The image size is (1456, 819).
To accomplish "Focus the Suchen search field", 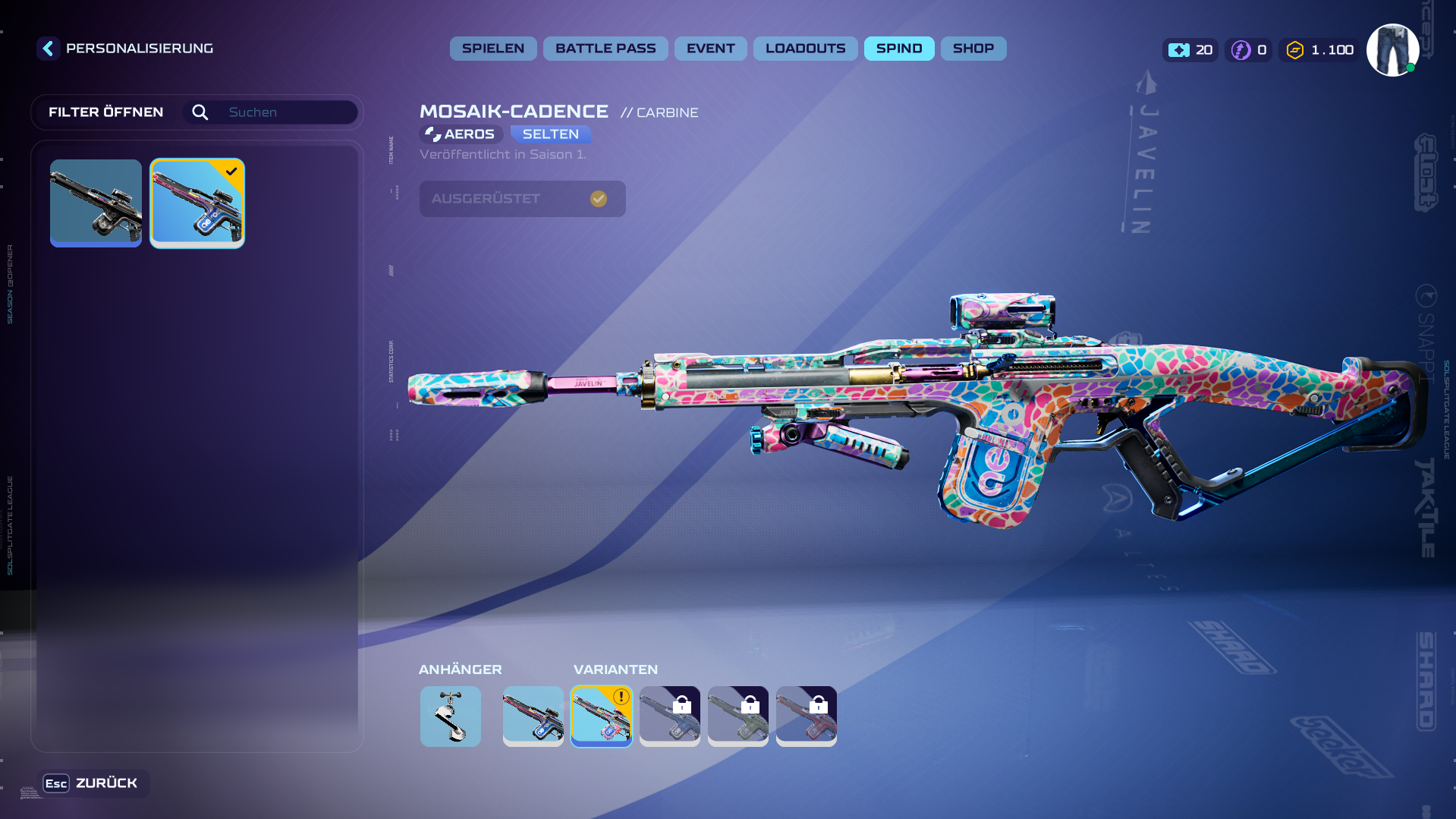I will (288, 112).
